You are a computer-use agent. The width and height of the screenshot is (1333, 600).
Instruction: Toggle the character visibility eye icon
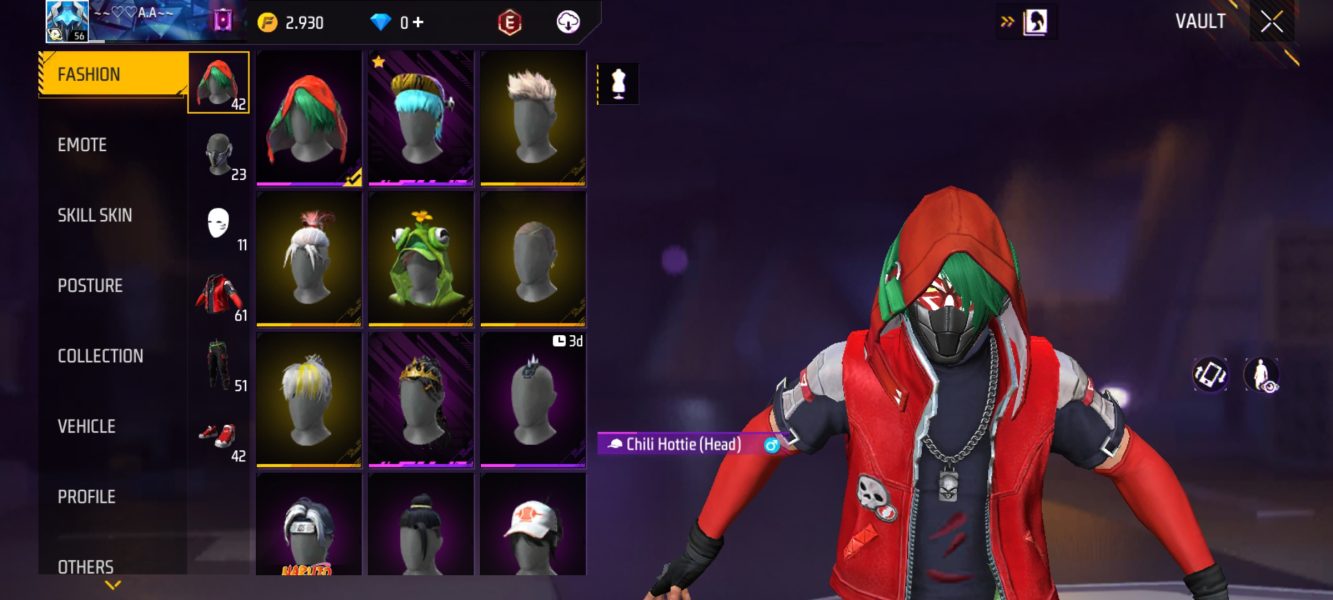pos(1261,375)
